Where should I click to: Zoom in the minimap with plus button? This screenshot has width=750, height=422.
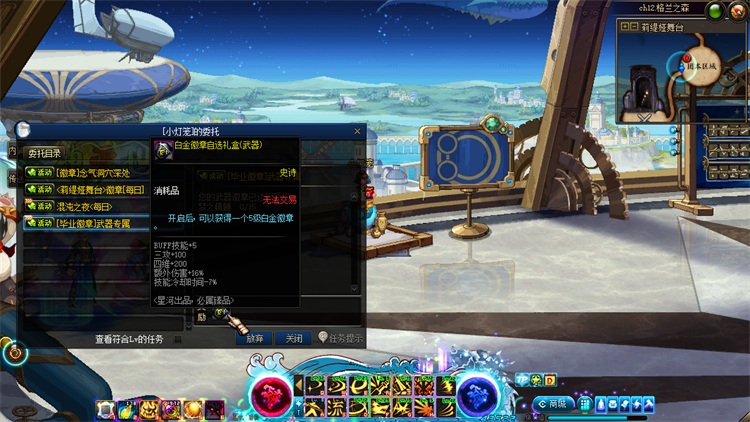click(x=623, y=27)
